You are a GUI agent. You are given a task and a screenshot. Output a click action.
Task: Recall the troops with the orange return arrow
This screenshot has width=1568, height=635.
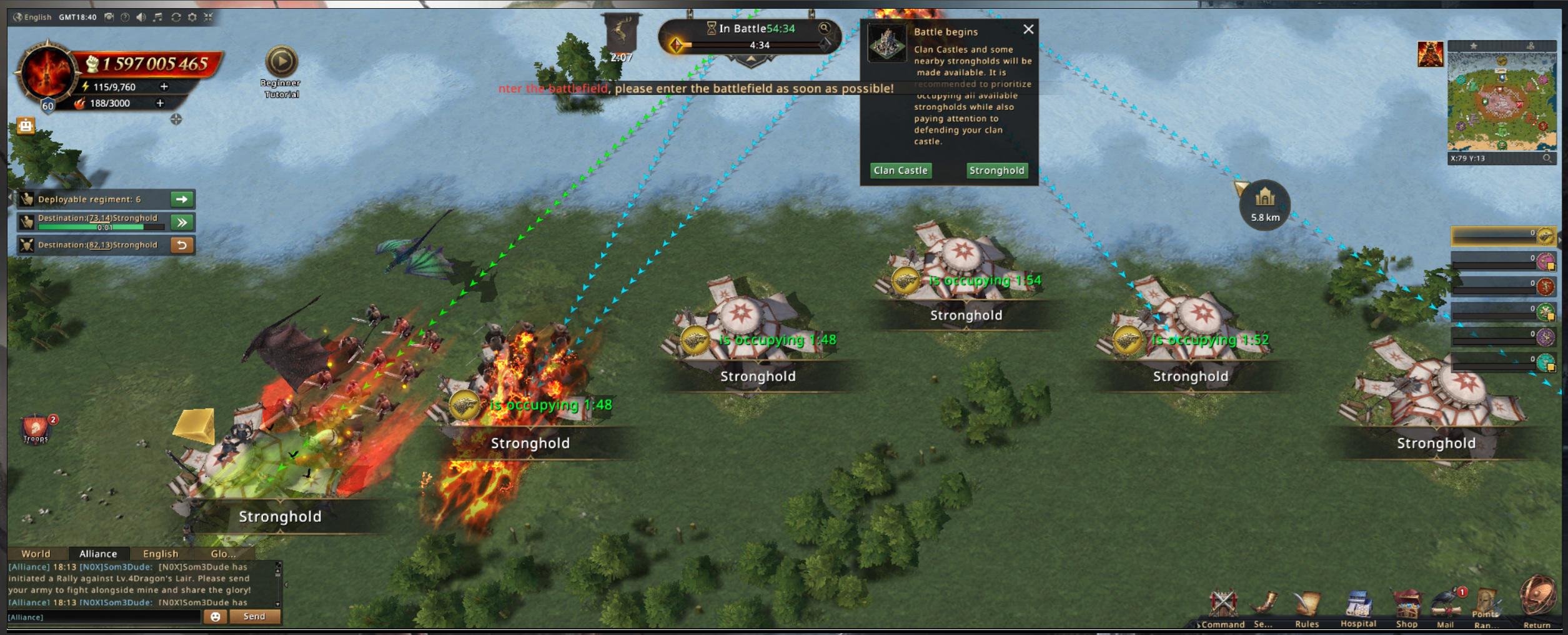[x=182, y=245]
